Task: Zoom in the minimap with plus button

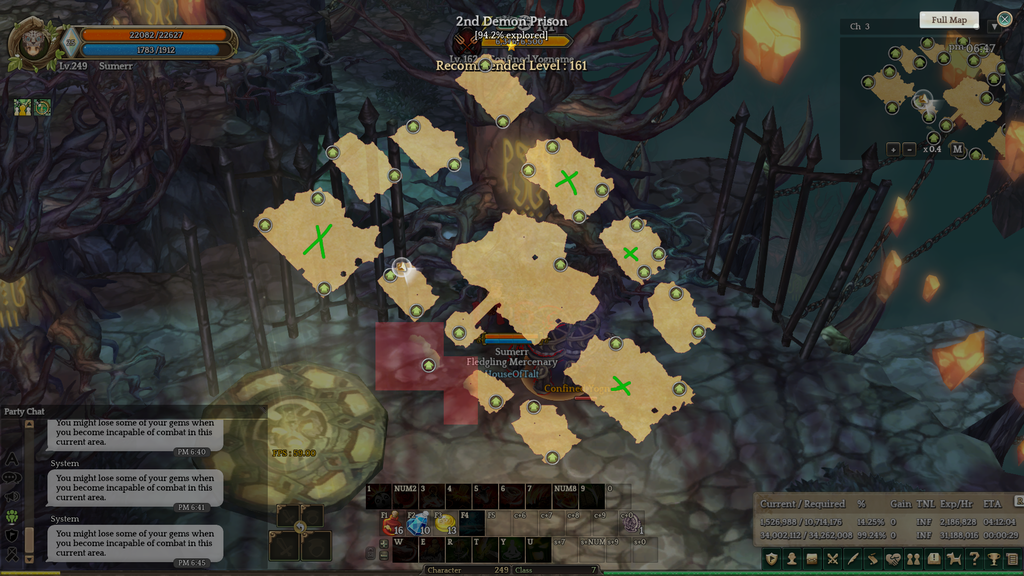Action: [893, 149]
